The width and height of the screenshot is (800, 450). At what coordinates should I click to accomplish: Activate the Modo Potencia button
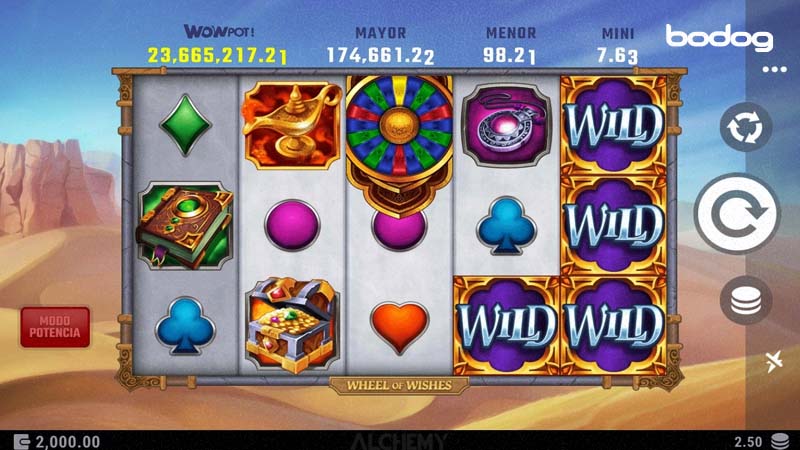point(55,326)
